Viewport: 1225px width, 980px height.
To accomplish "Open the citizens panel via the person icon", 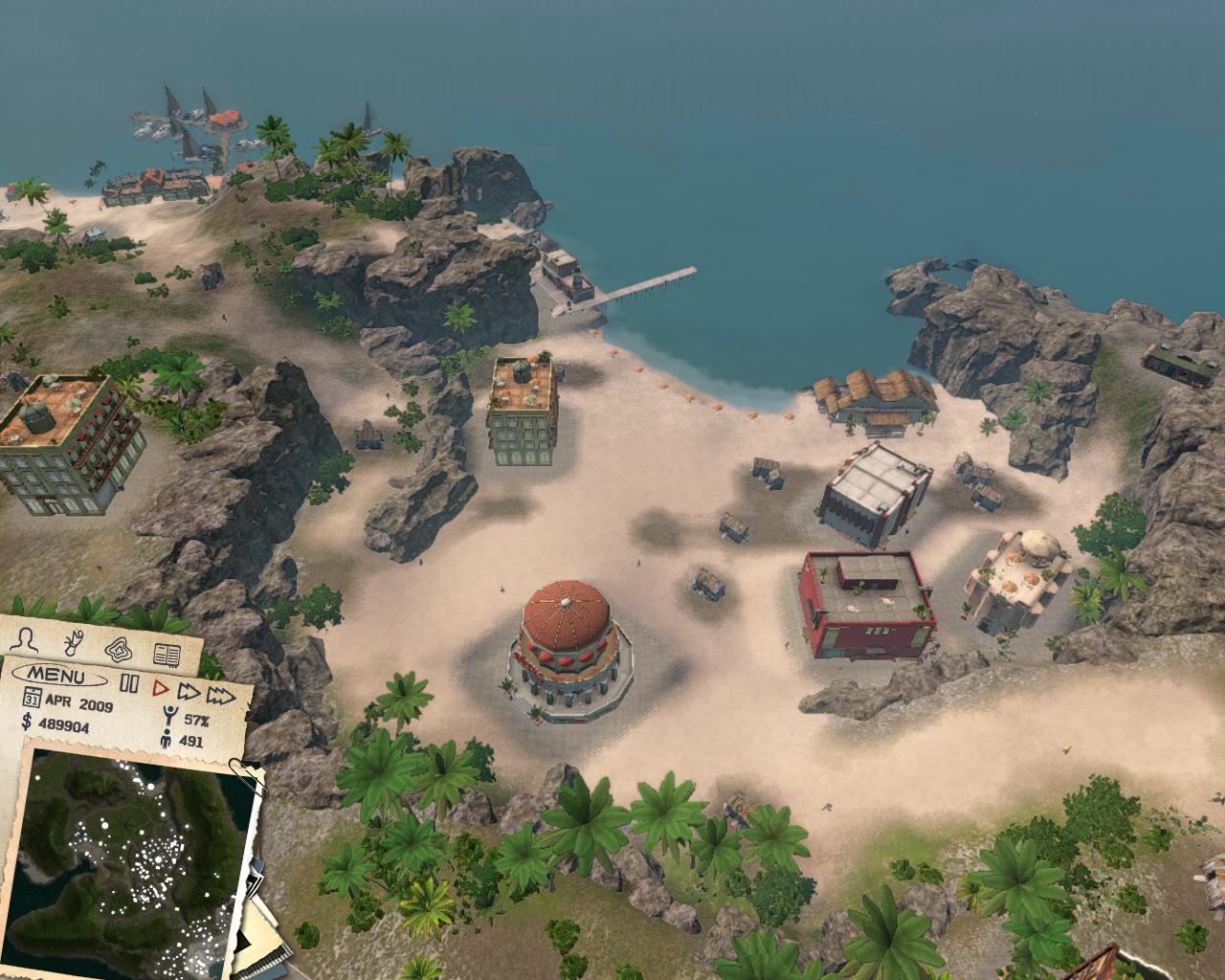I will [24, 639].
